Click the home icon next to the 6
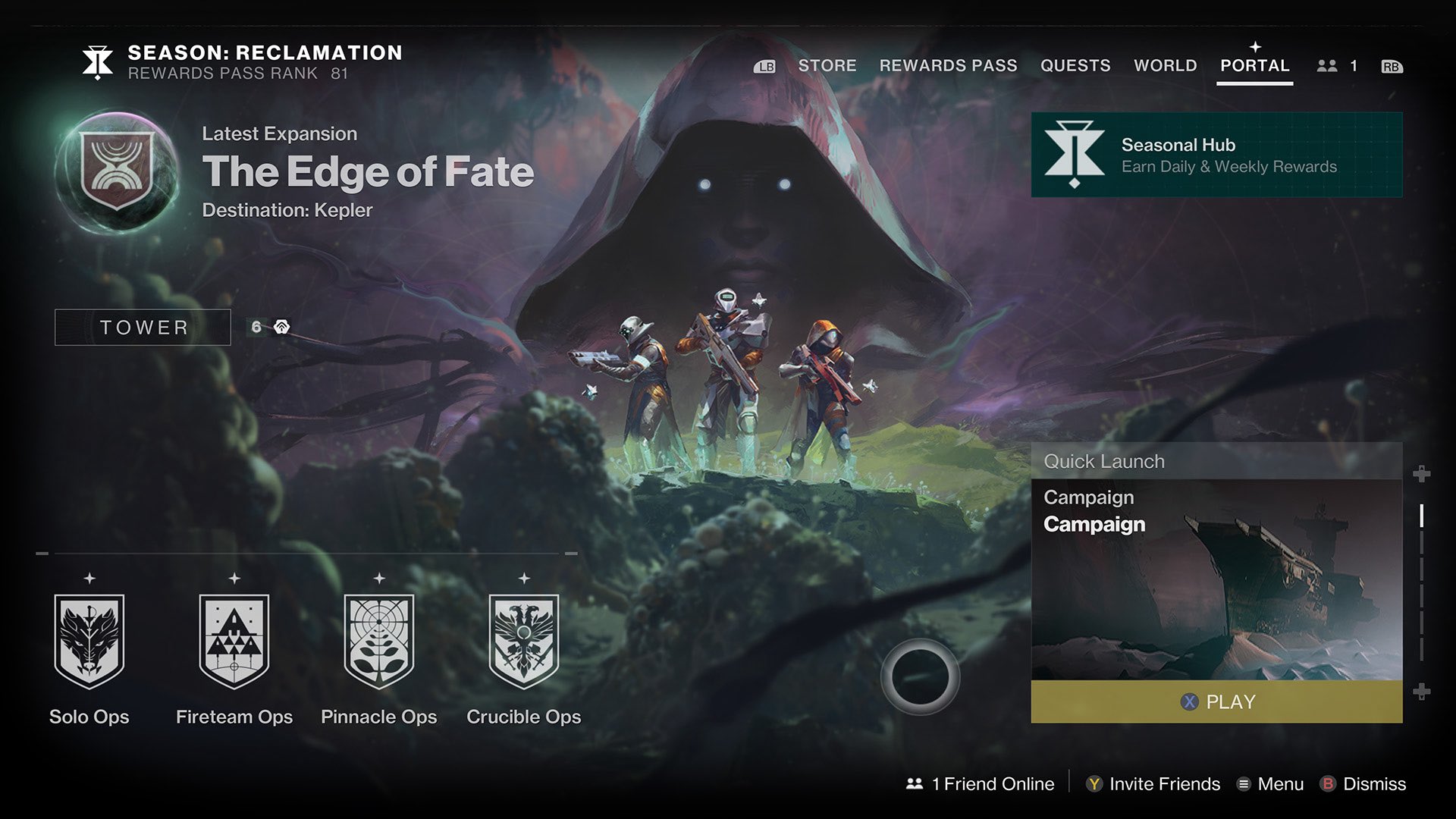Image resolution: width=1456 pixels, height=819 pixels. pyautogui.click(x=284, y=326)
